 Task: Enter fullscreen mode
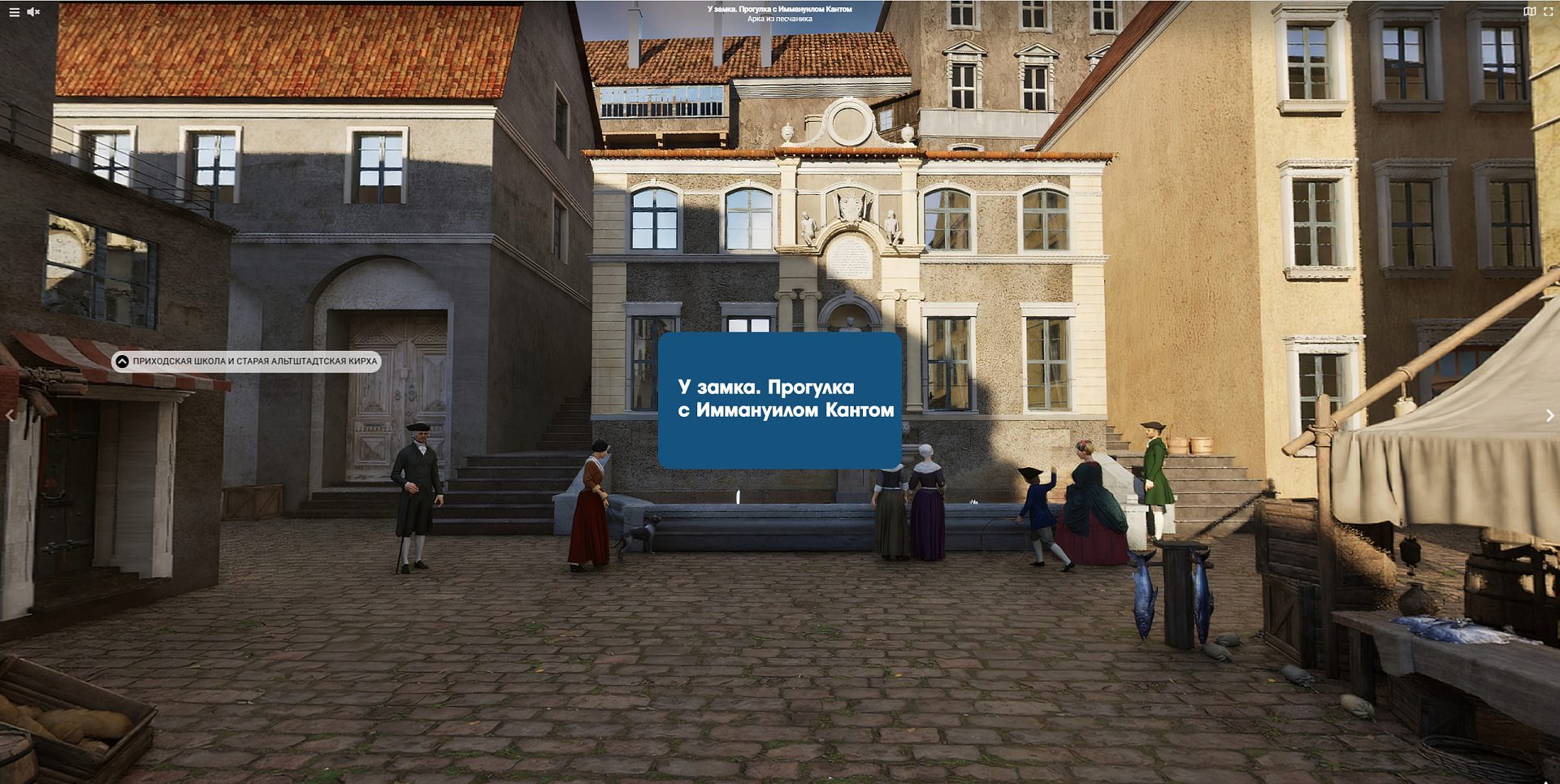[1548, 12]
